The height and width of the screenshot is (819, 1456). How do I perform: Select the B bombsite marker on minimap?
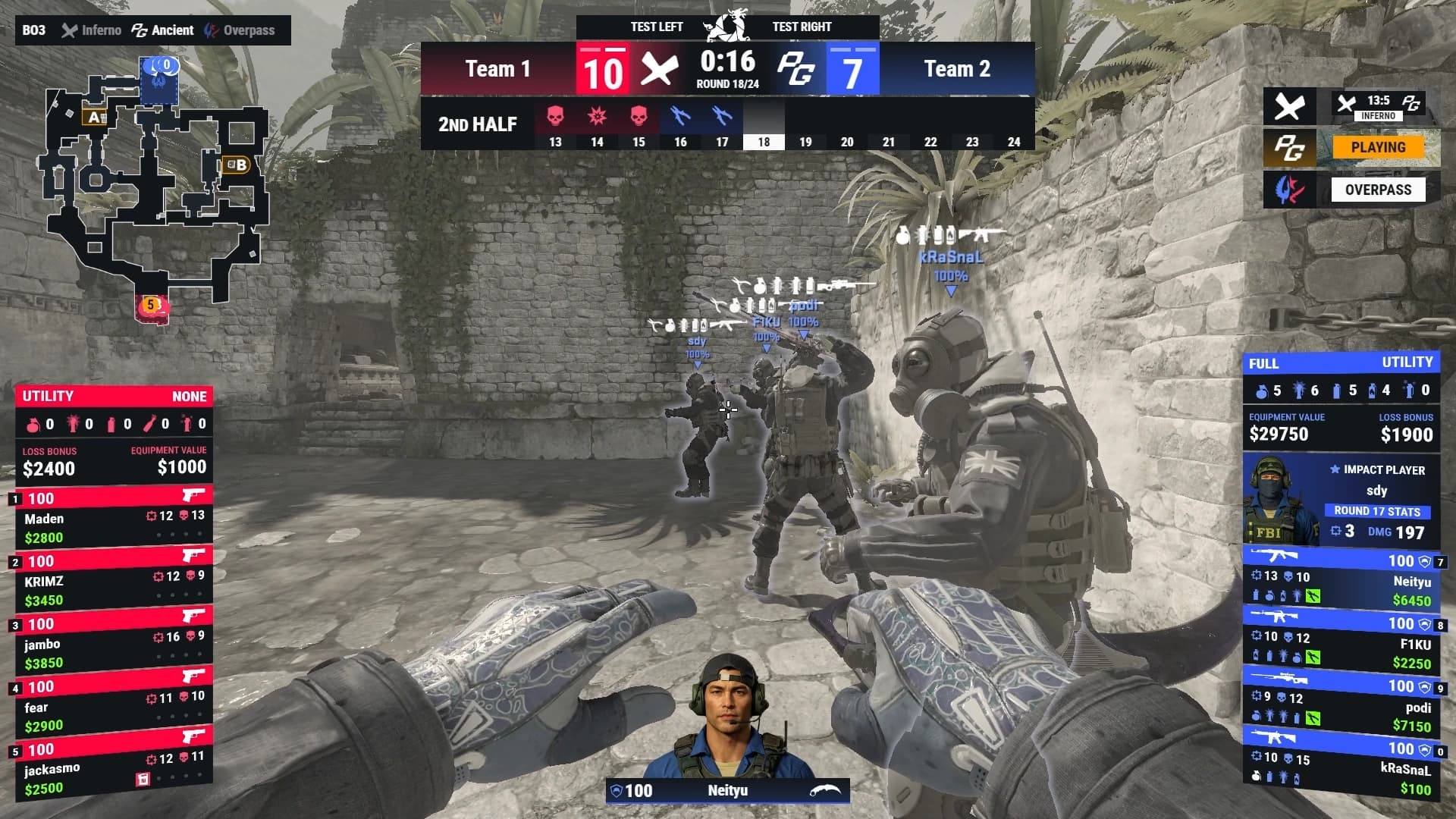236,165
